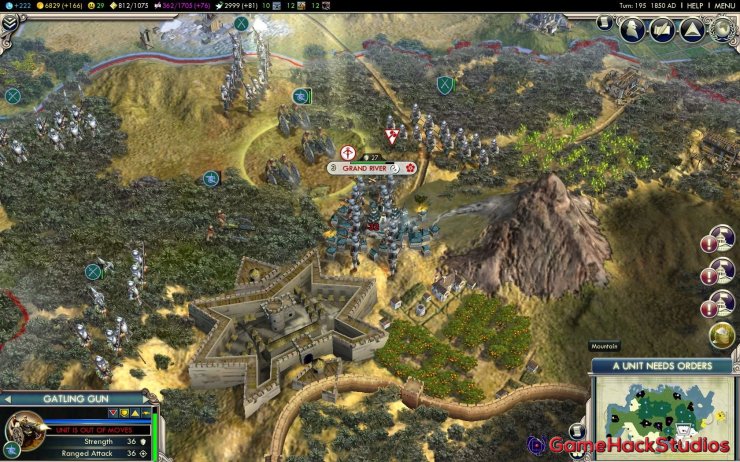Open the HELP Civilopedia link
The width and height of the screenshot is (740, 462).
click(x=693, y=5)
